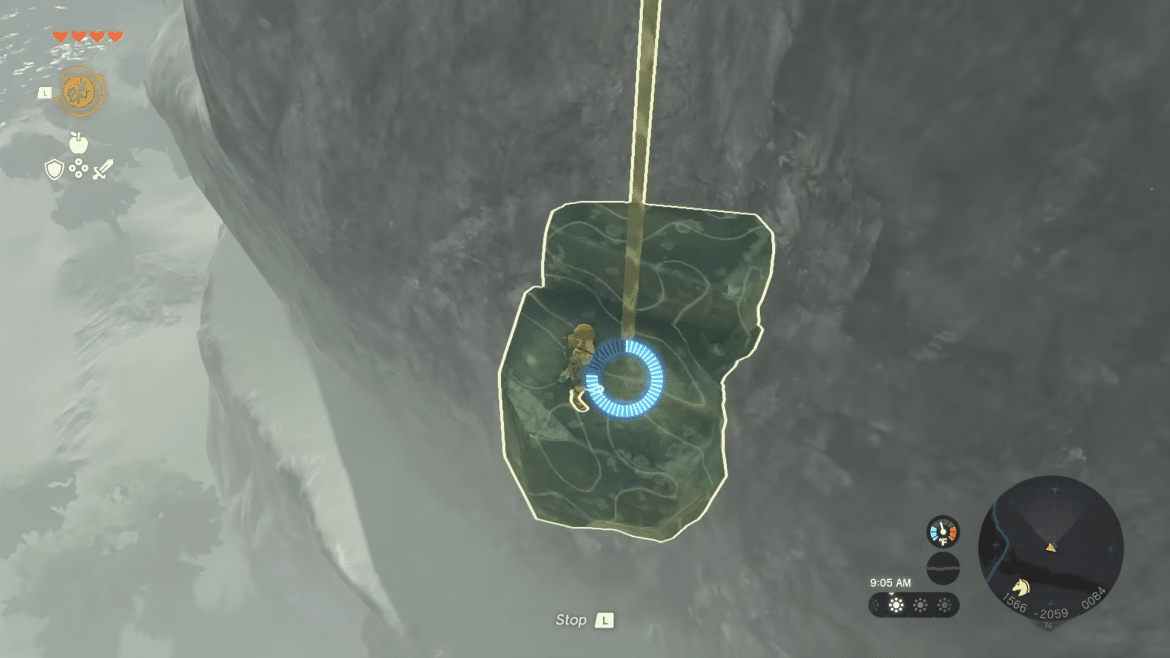The width and height of the screenshot is (1170, 658).
Task: Click the sound sensor gauge
Action: coord(942,568)
